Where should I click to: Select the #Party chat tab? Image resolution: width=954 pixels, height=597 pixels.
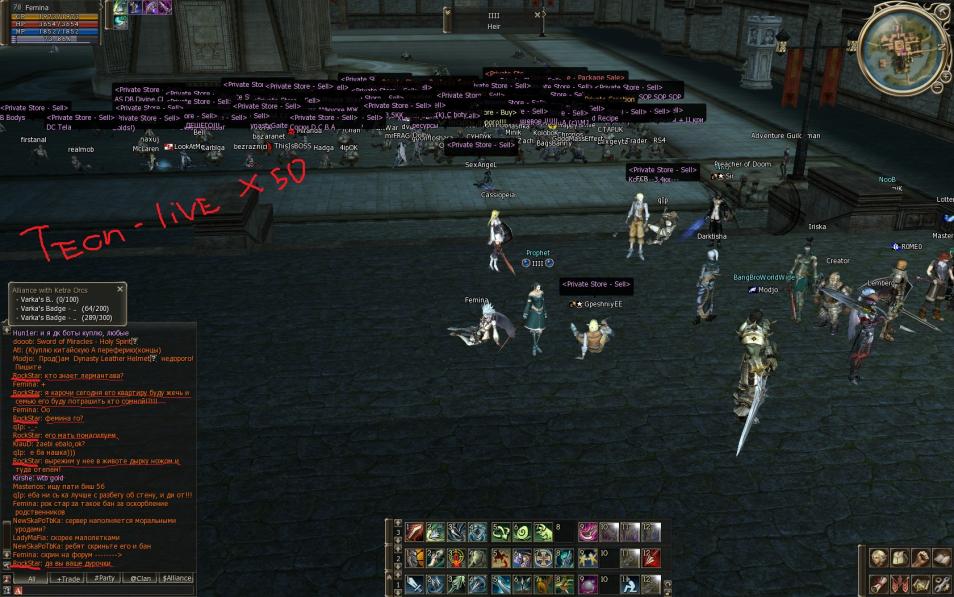tap(104, 578)
